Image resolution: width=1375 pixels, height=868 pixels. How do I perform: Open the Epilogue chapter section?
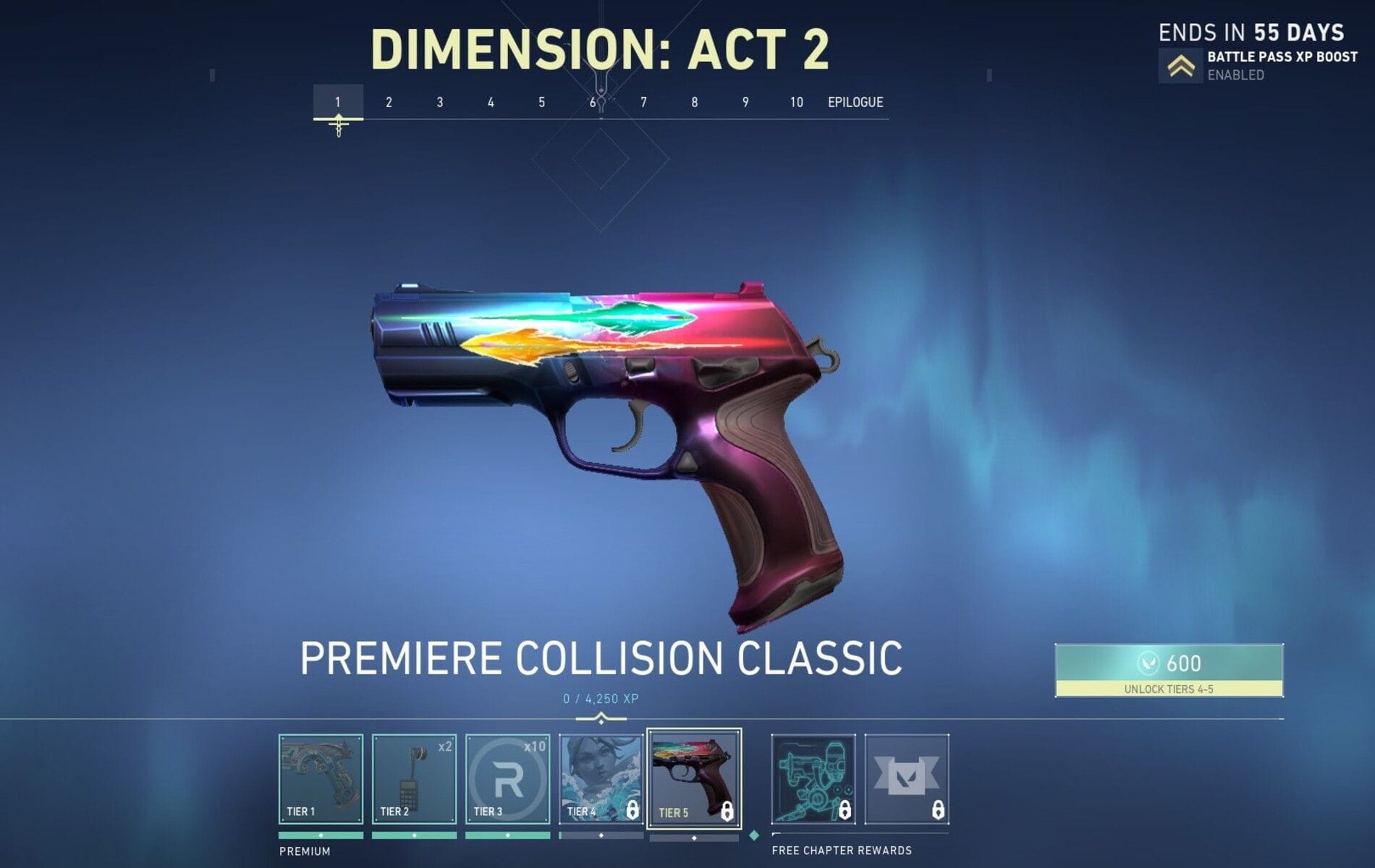[856, 102]
